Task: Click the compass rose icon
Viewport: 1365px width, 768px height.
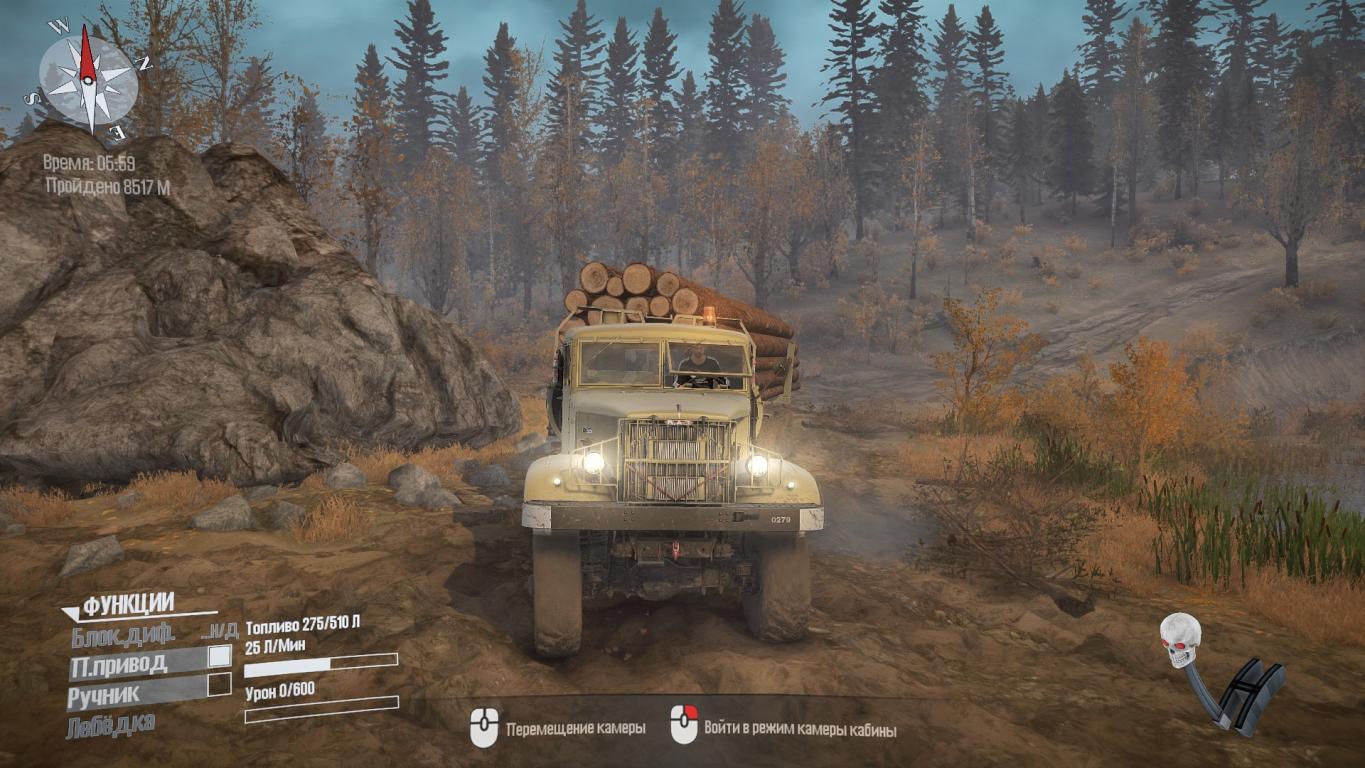Action: 88,79
